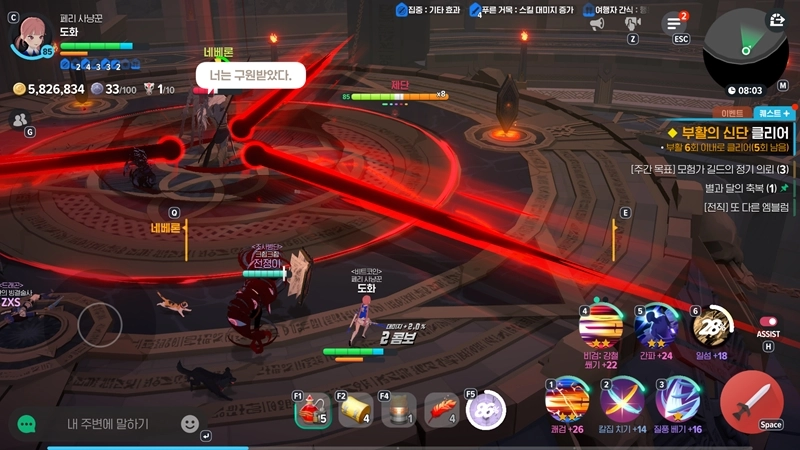The image size is (800, 450).
Task: Activate the 쾌검 +26 skill
Action: 566,402
